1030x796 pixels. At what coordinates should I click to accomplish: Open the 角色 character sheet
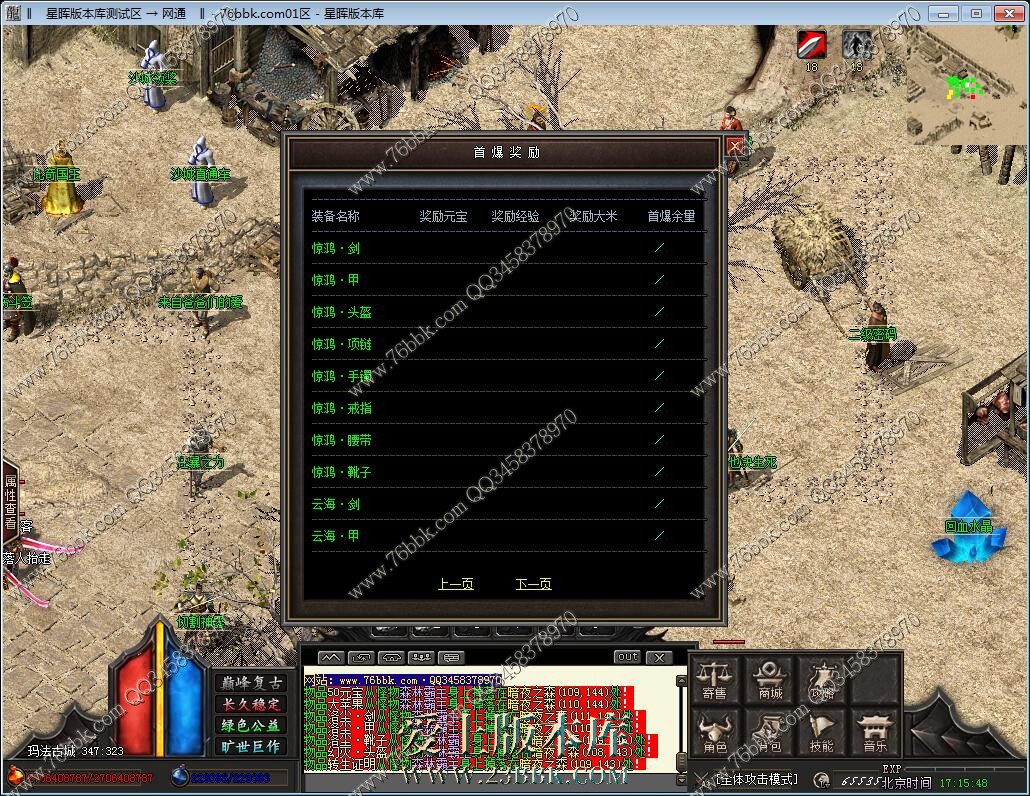tap(714, 733)
